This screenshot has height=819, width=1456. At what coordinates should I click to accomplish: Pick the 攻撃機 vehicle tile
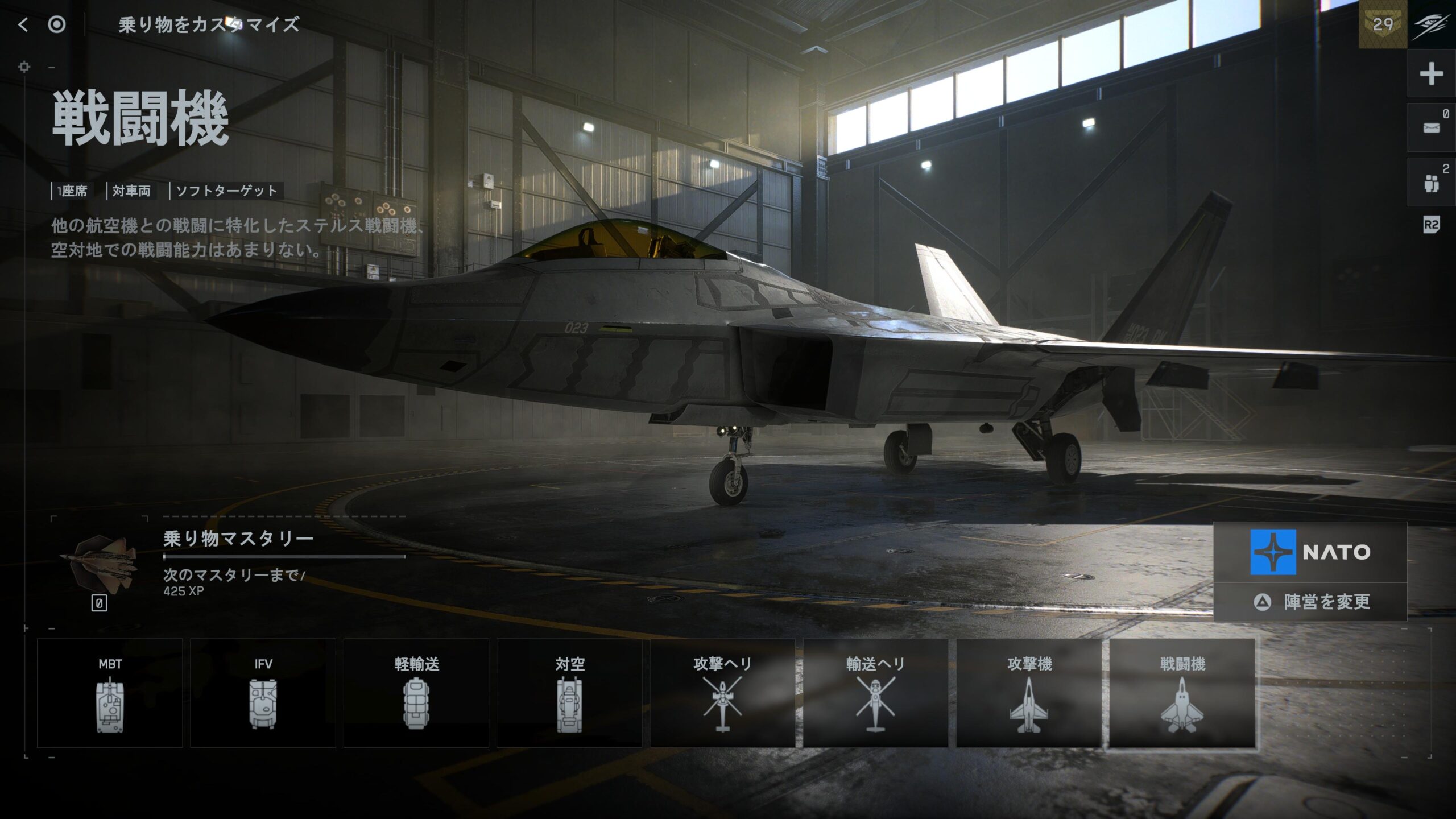tap(1029, 693)
